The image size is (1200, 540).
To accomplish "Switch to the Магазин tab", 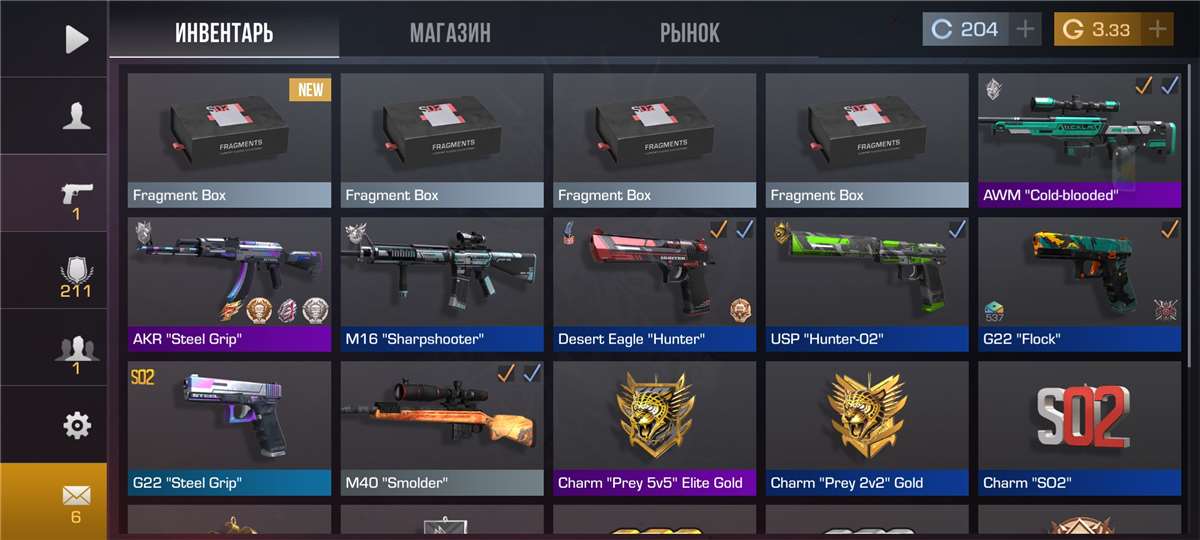I will (x=450, y=32).
